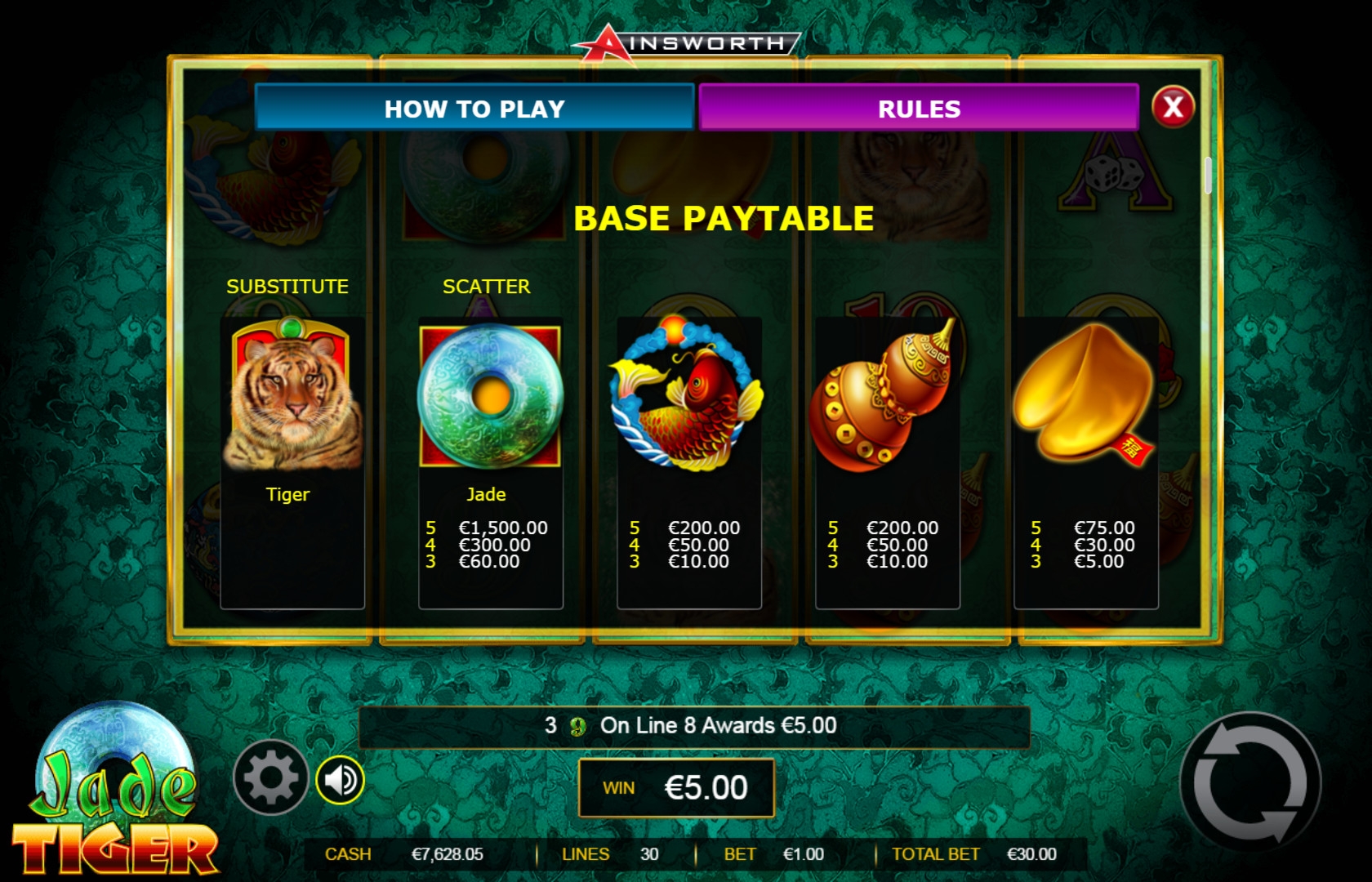This screenshot has width=1372, height=882.
Task: Switch to the How To Play tab
Action: [x=474, y=108]
